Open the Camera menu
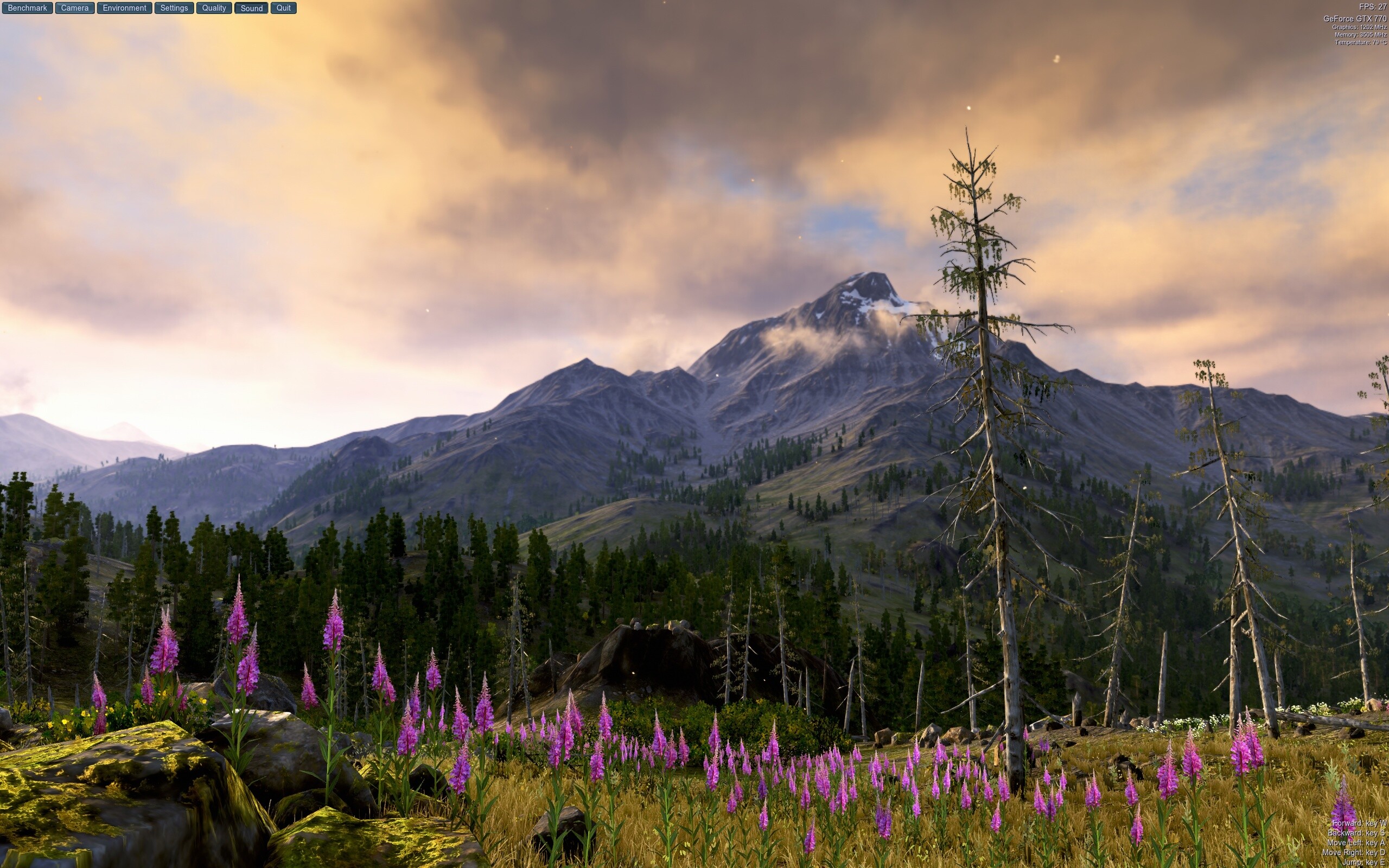 pyautogui.click(x=74, y=8)
